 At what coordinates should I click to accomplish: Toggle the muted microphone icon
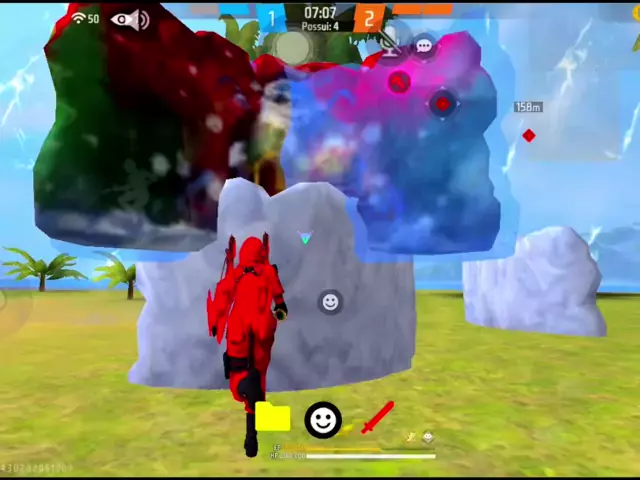click(x=388, y=43)
